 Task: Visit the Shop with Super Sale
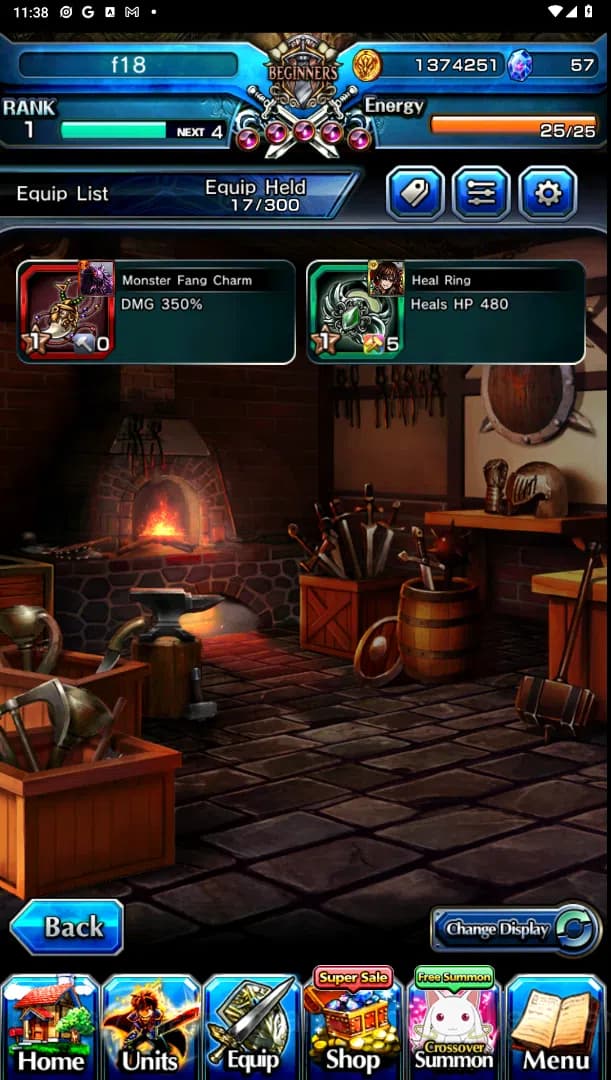[x=353, y=1026]
